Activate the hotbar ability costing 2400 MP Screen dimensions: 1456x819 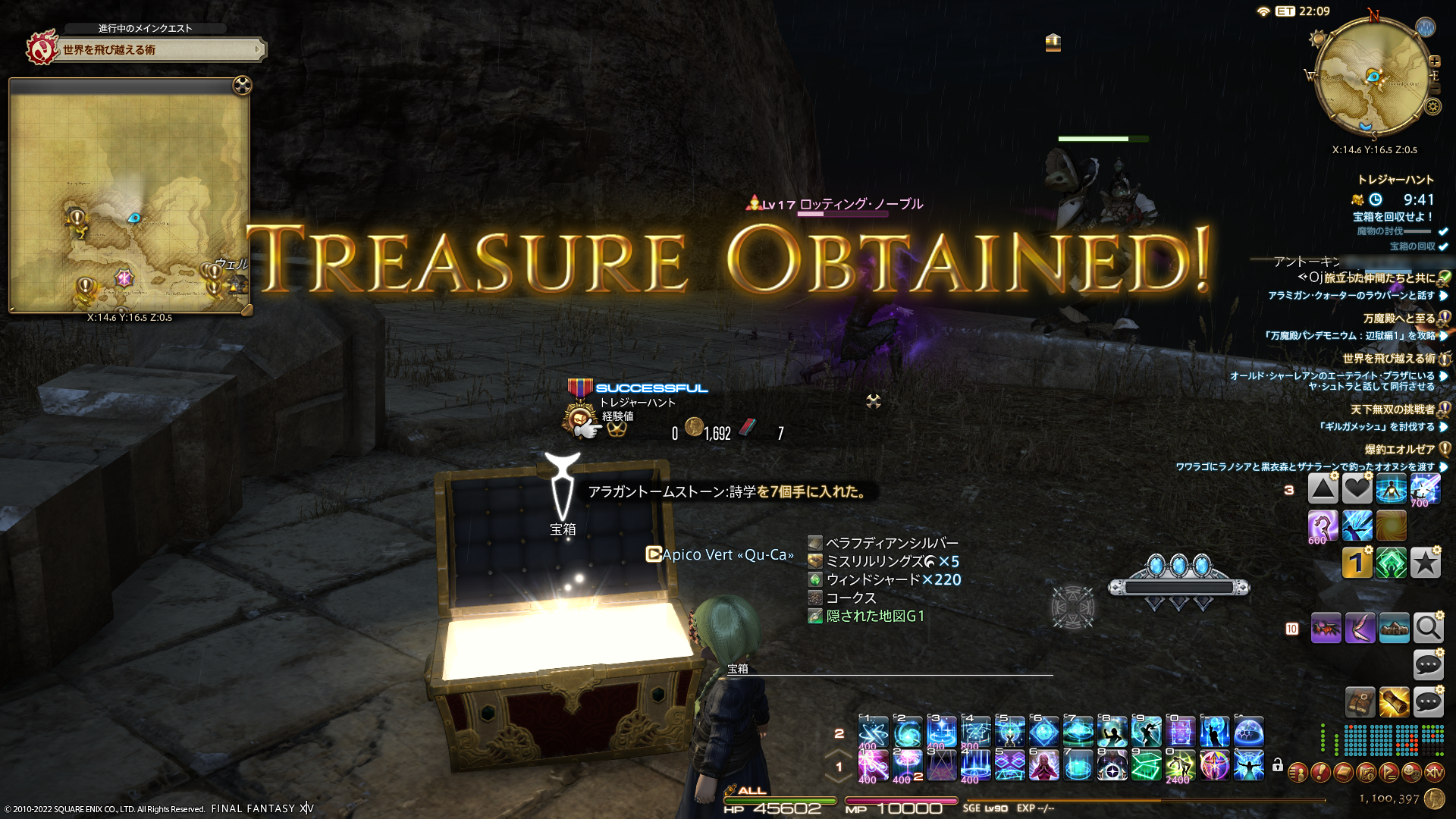(1180, 766)
